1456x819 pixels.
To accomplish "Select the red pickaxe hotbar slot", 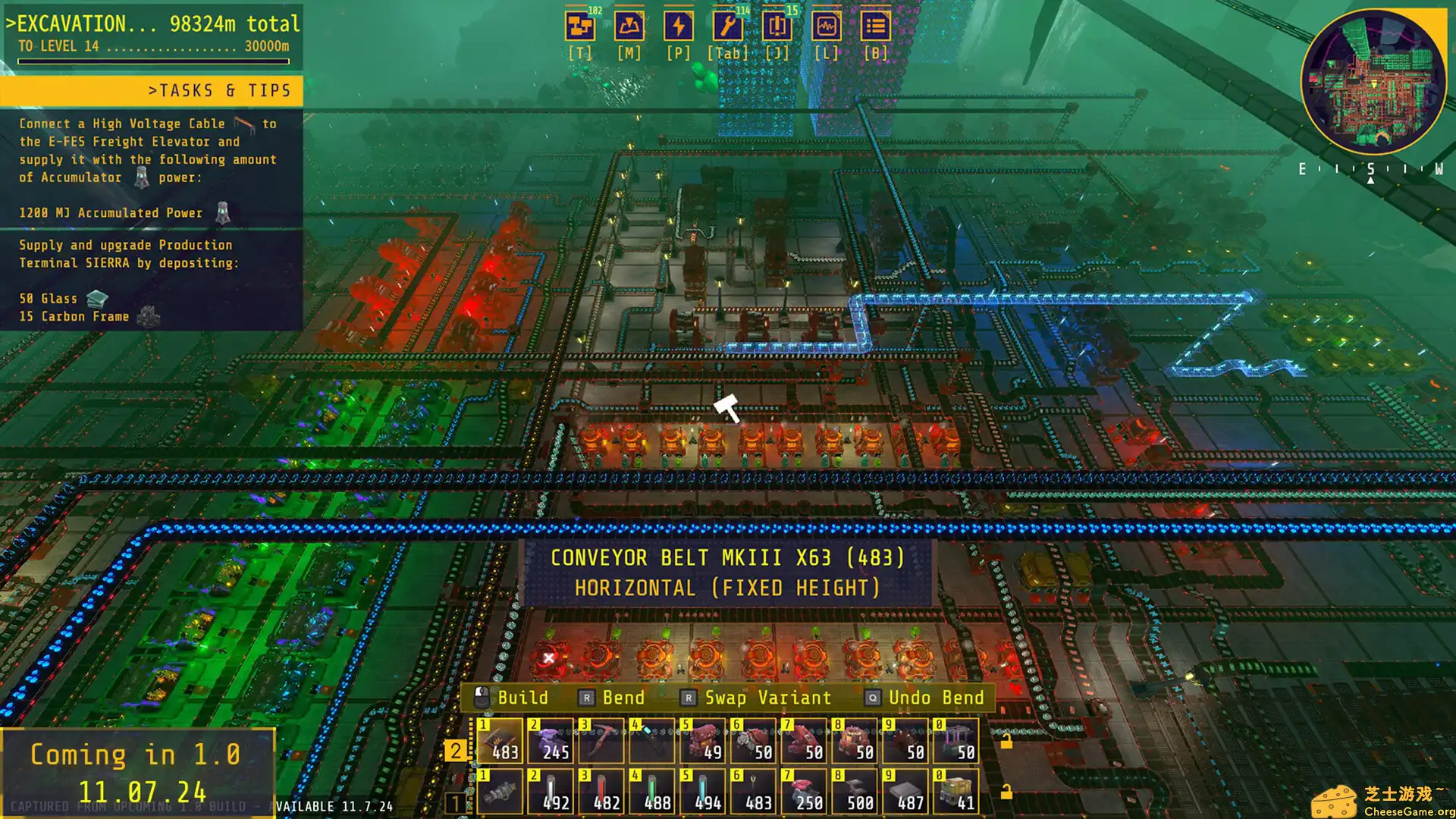I will 601,741.
